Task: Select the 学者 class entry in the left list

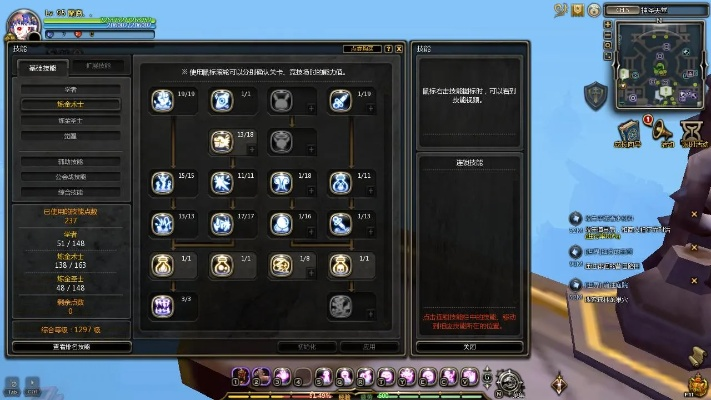Action: [x=70, y=88]
